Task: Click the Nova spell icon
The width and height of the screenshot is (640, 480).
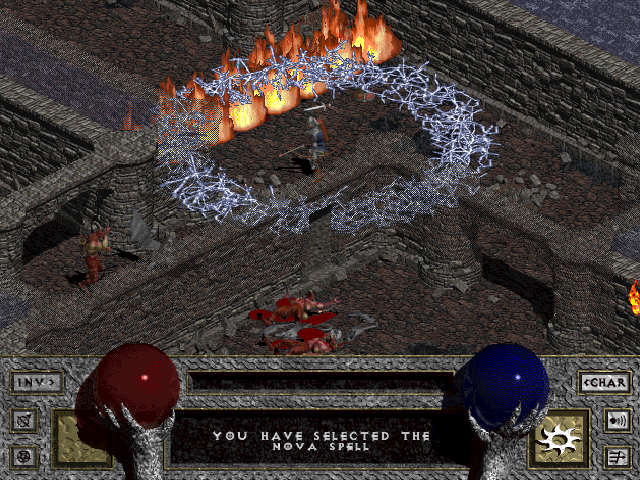Action: [561, 438]
